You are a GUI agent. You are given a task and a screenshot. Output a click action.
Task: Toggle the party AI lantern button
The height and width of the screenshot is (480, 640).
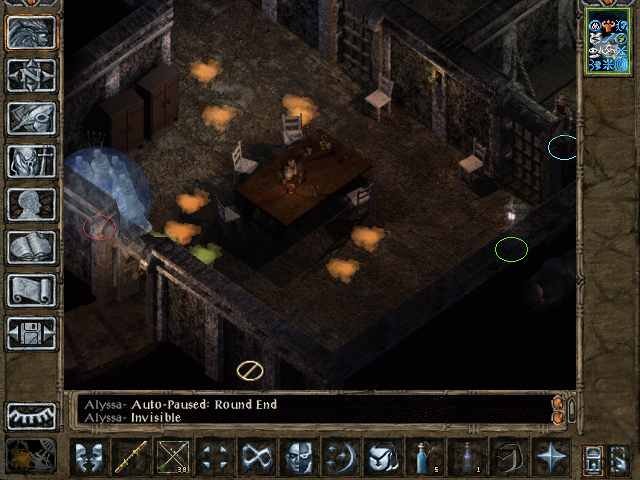click(x=594, y=458)
